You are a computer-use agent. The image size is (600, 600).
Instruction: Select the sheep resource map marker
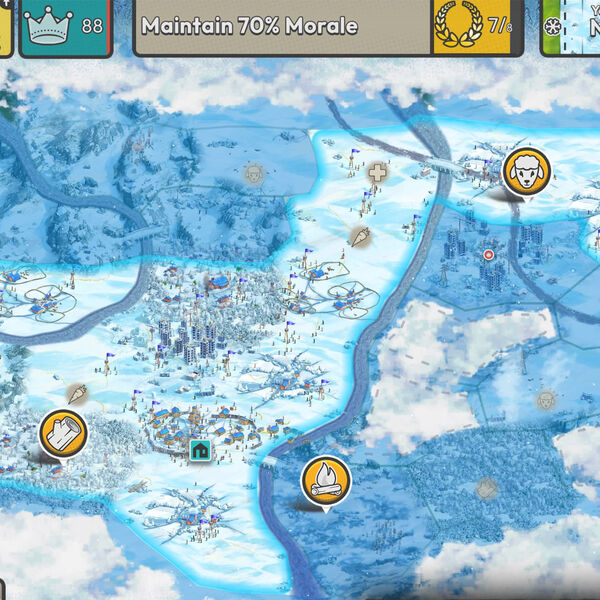(525, 172)
